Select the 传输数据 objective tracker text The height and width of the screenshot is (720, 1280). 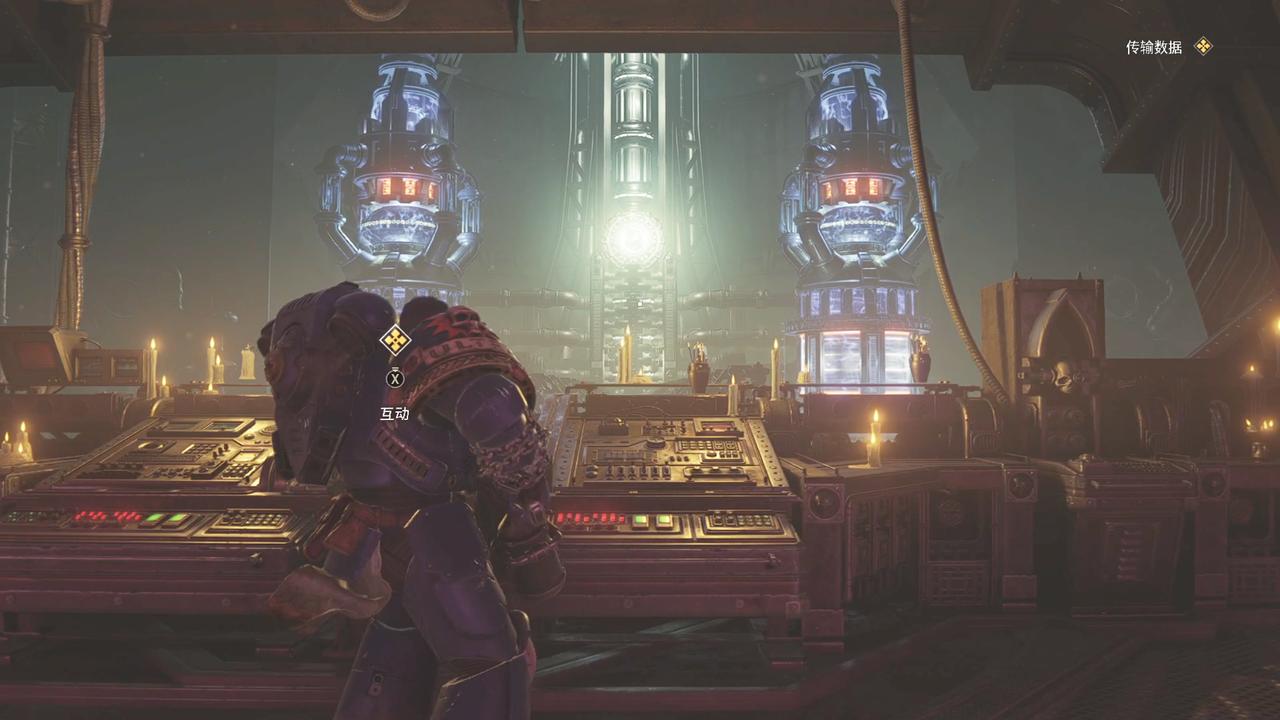click(1153, 47)
